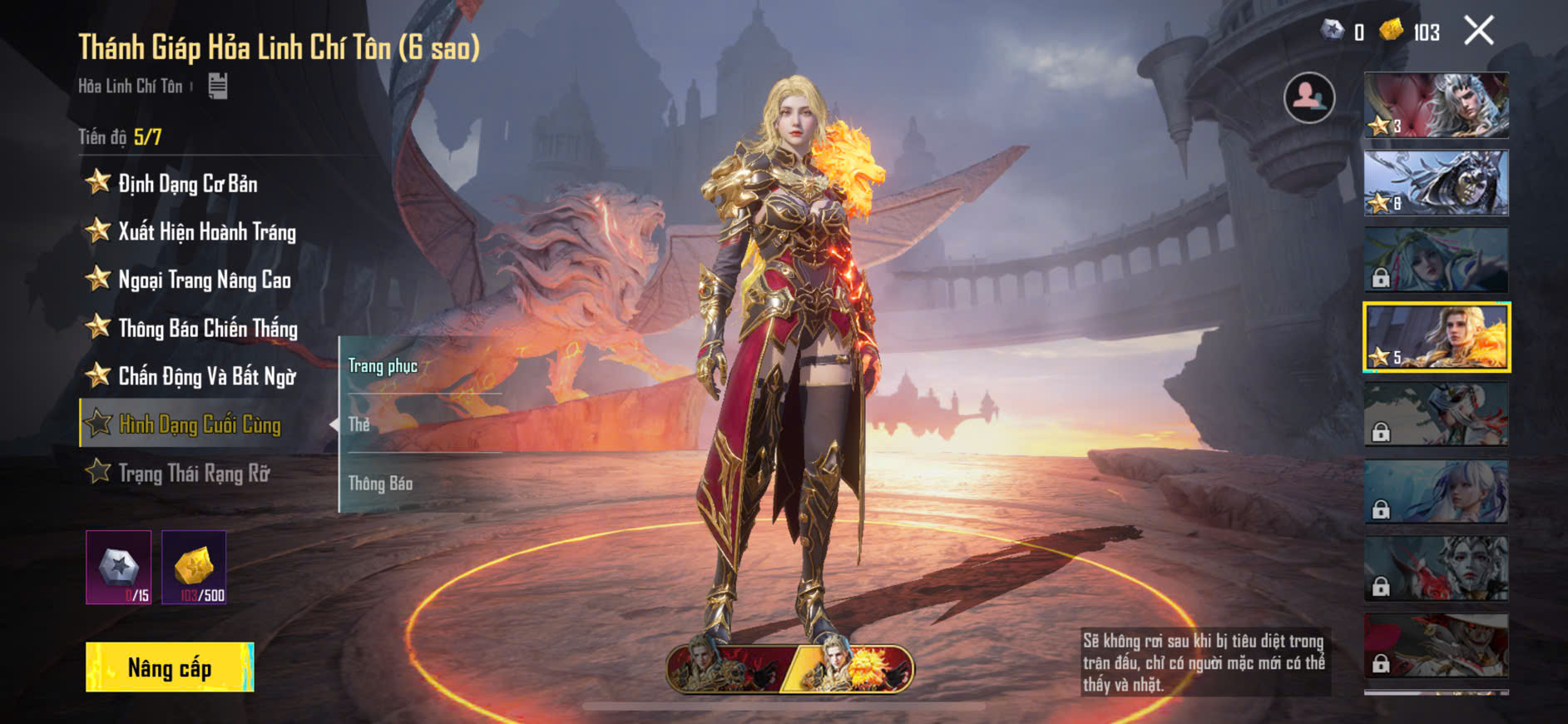Open Ngoại Trang Nâng Cao level

coord(204,280)
